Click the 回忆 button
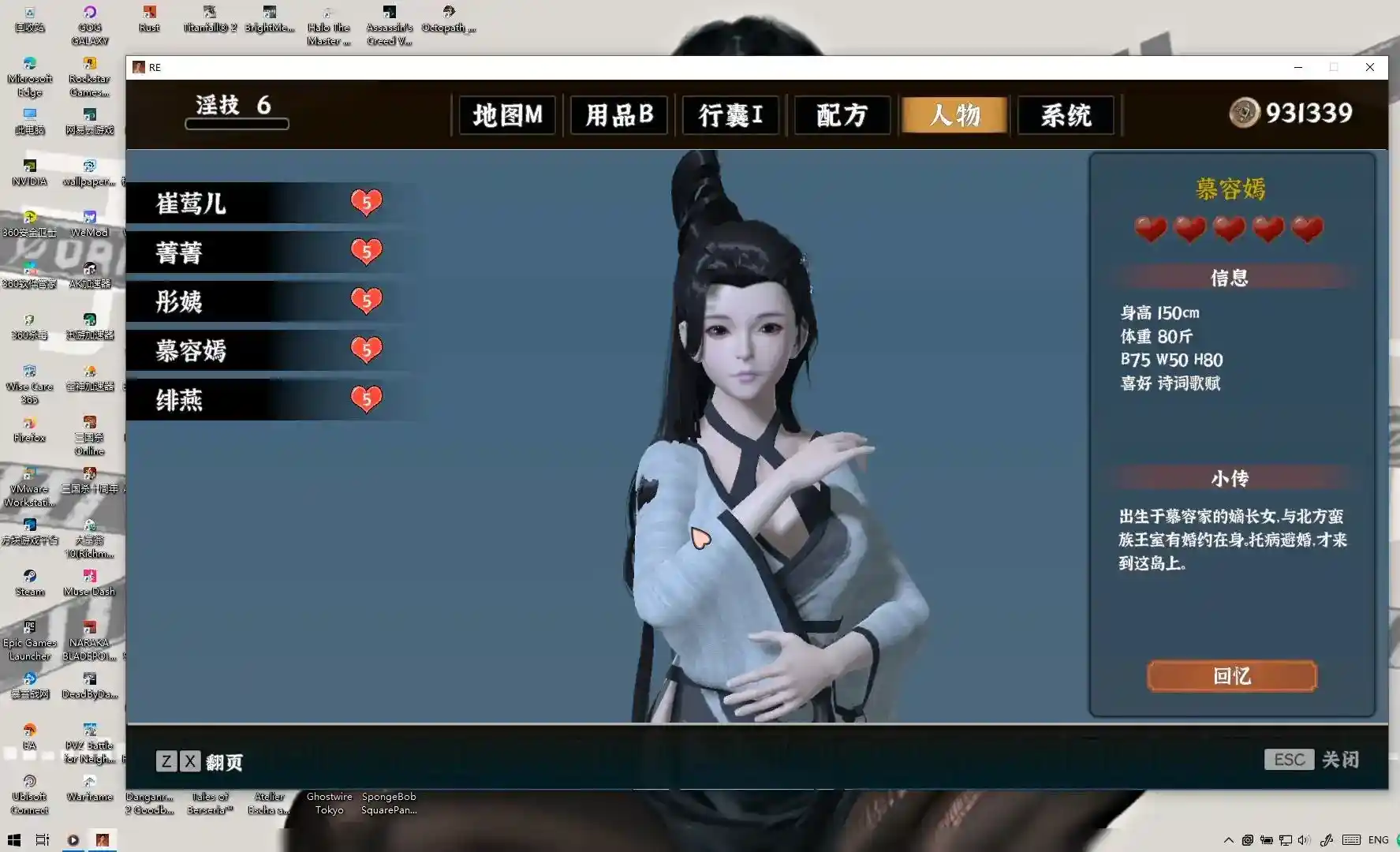 point(1231,676)
